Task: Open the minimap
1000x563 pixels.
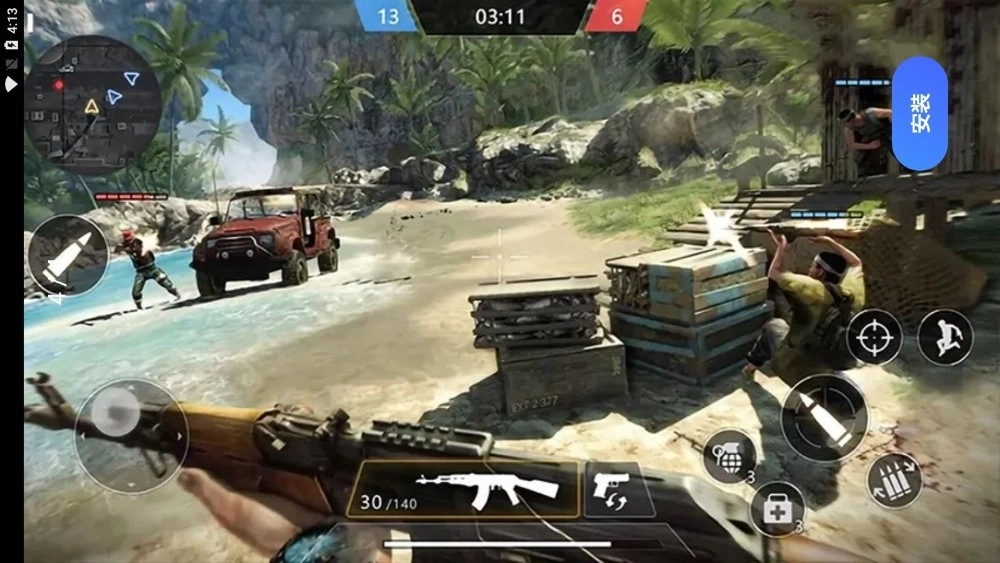Action: (92, 106)
